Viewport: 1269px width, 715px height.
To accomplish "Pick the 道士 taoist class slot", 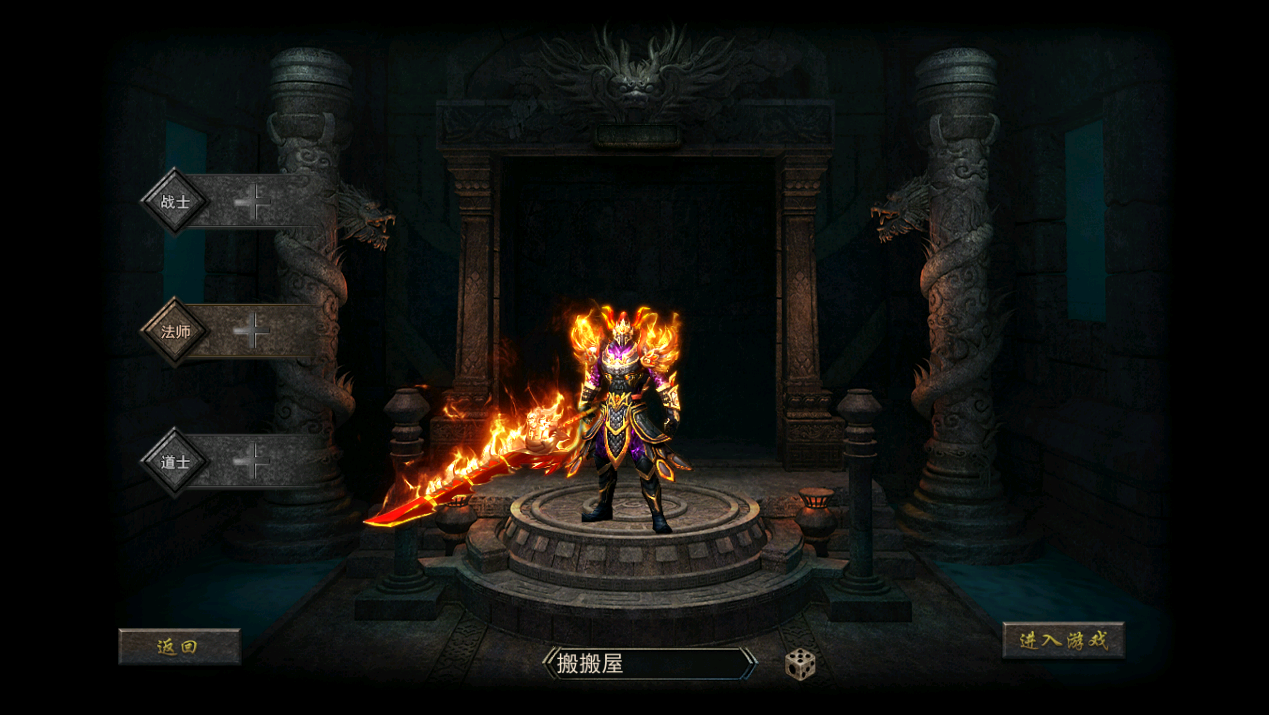I will tap(235, 461).
